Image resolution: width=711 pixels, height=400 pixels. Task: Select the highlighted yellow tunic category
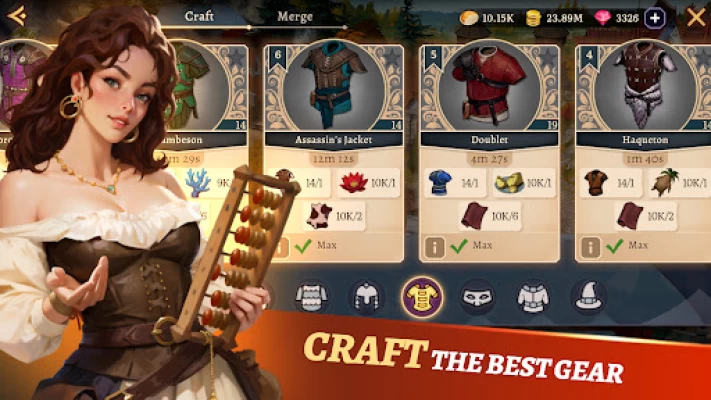pos(422,294)
